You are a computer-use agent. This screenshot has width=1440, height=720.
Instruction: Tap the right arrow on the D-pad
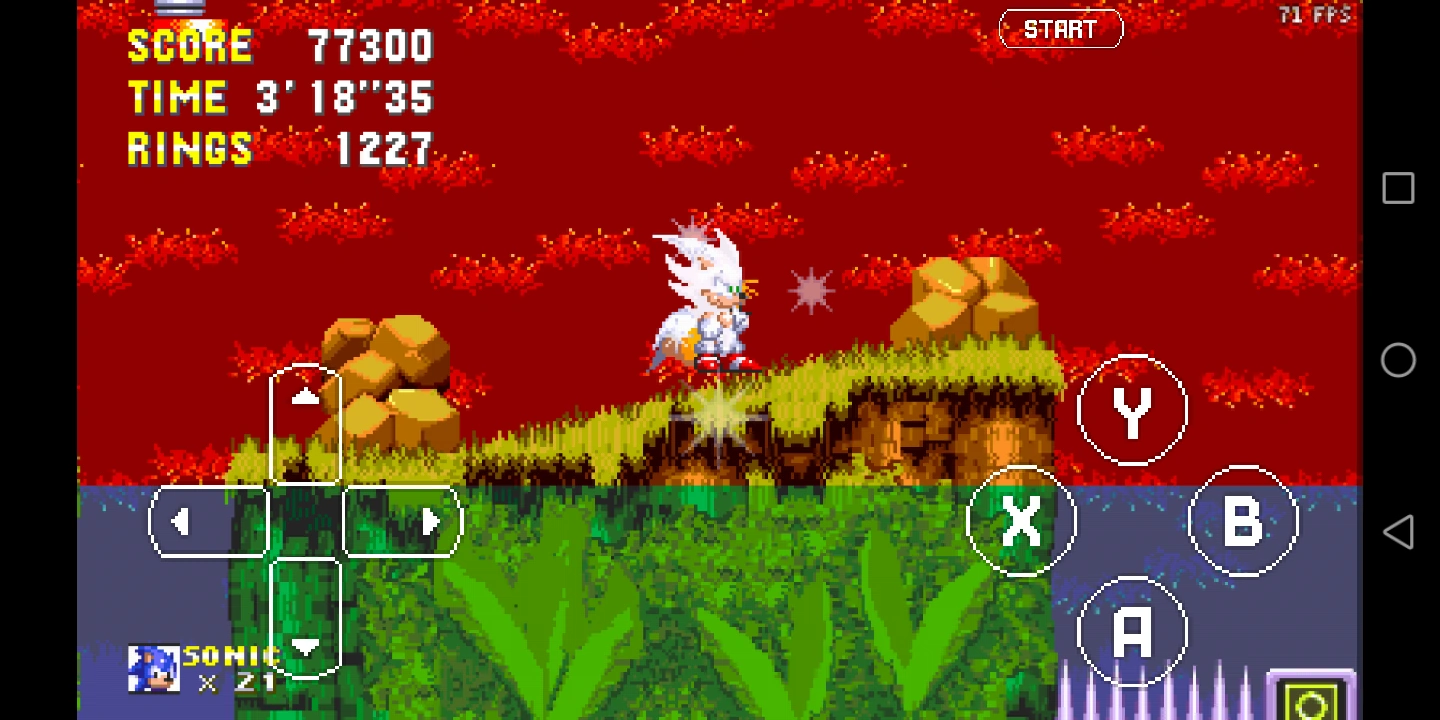click(x=429, y=521)
